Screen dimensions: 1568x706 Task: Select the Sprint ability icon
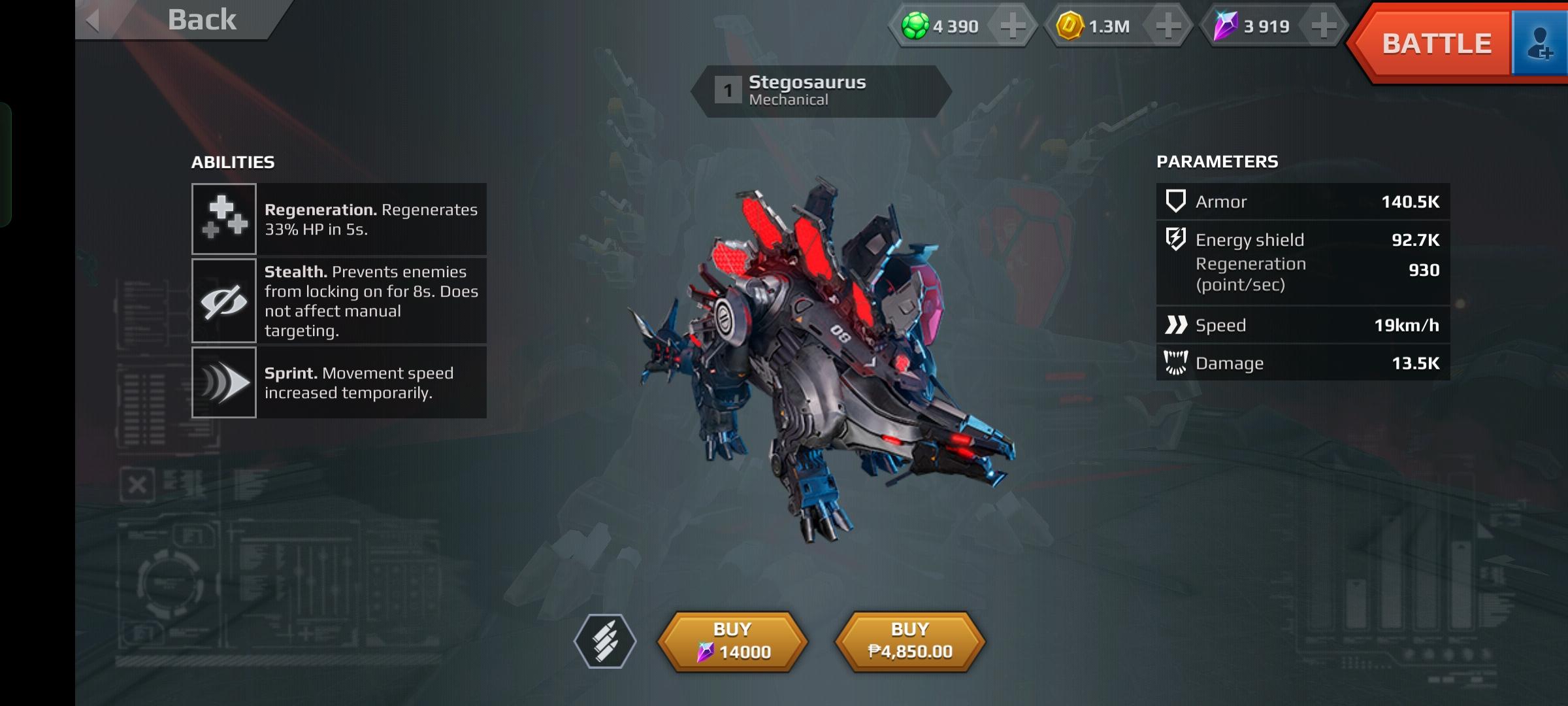[x=223, y=382]
